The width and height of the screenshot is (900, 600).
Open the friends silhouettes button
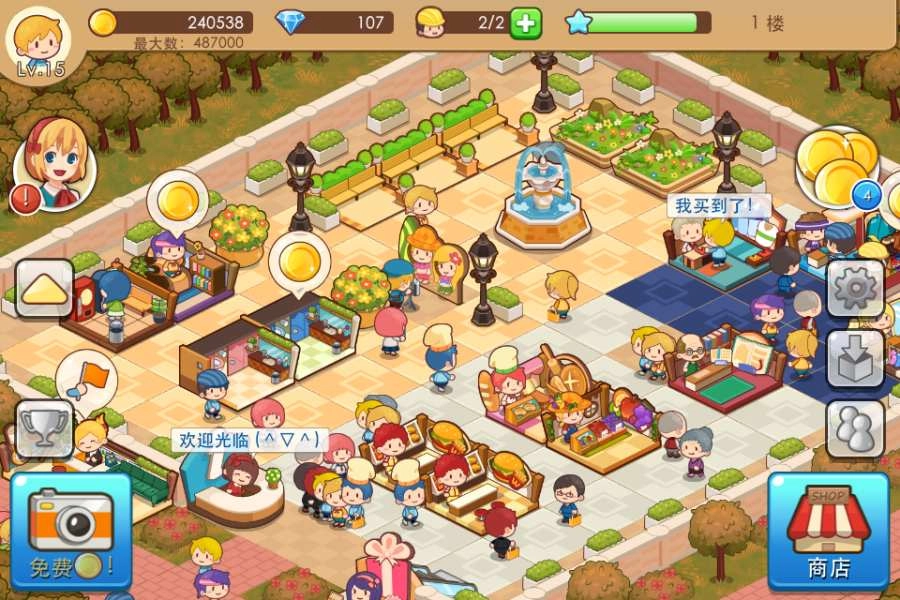855,428
